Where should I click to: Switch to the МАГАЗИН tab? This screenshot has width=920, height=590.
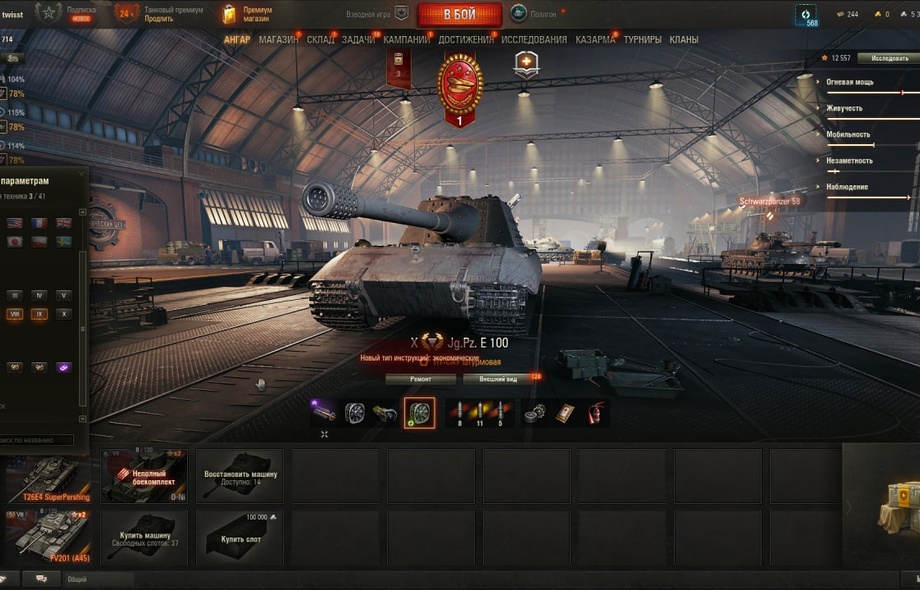tap(278, 40)
